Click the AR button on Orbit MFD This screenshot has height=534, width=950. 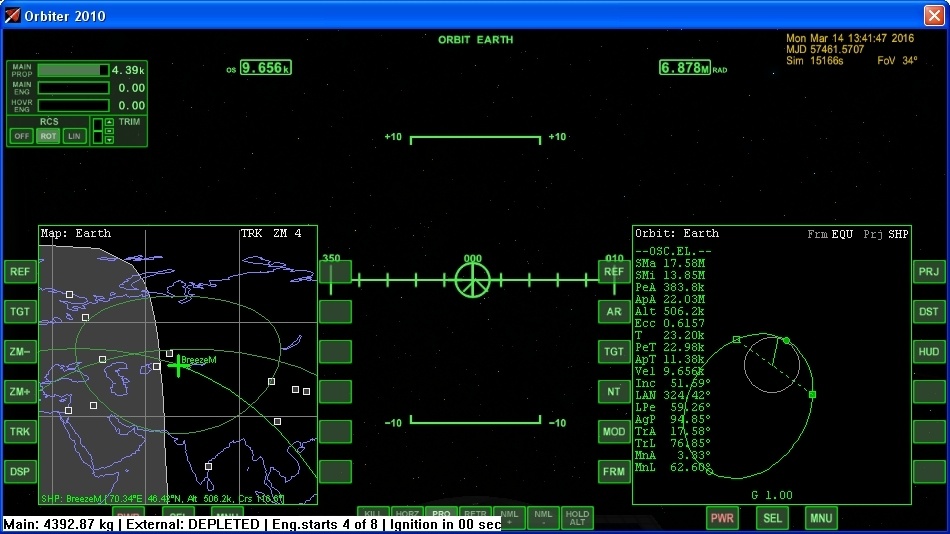click(x=614, y=311)
